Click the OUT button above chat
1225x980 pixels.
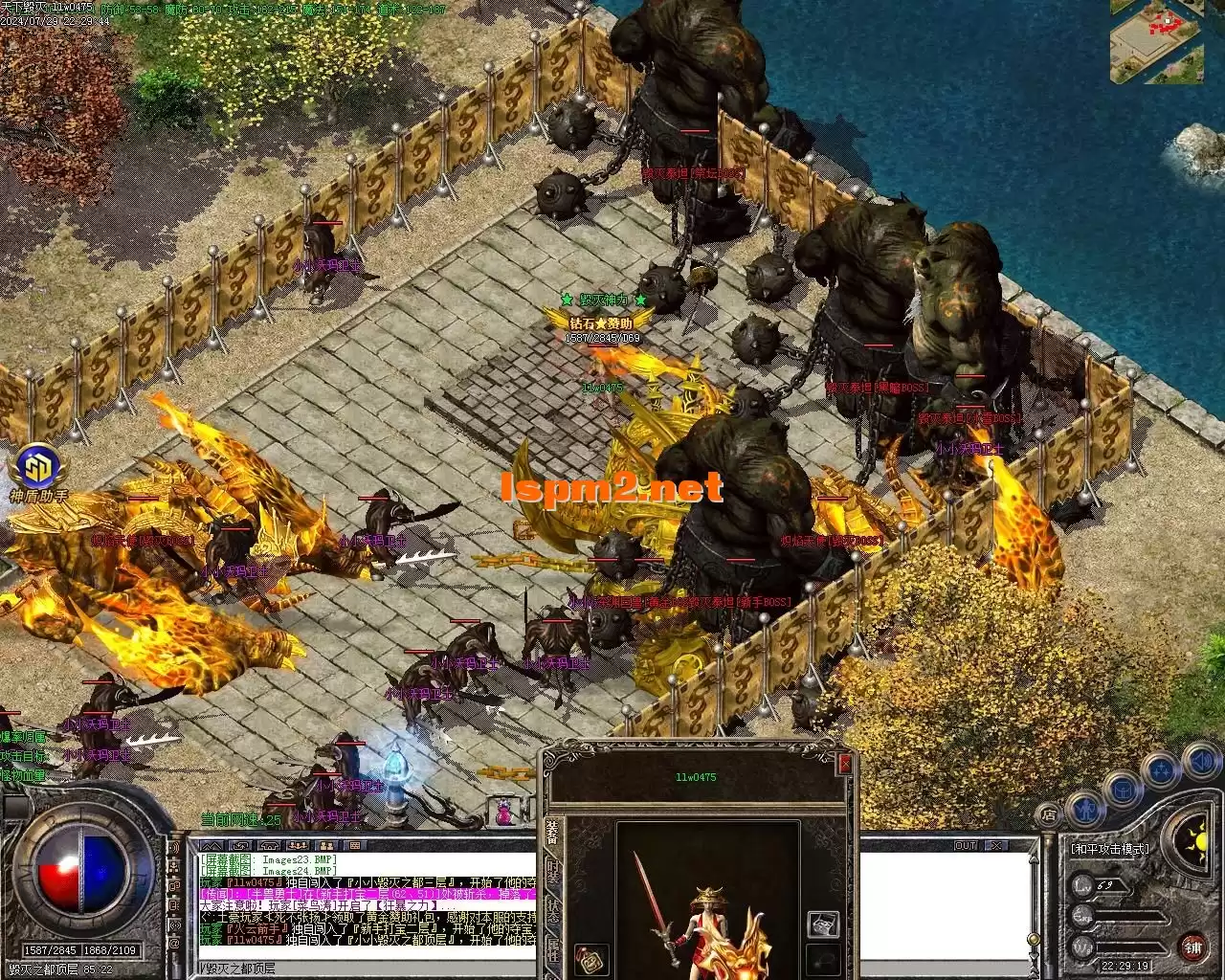point(966,845)
